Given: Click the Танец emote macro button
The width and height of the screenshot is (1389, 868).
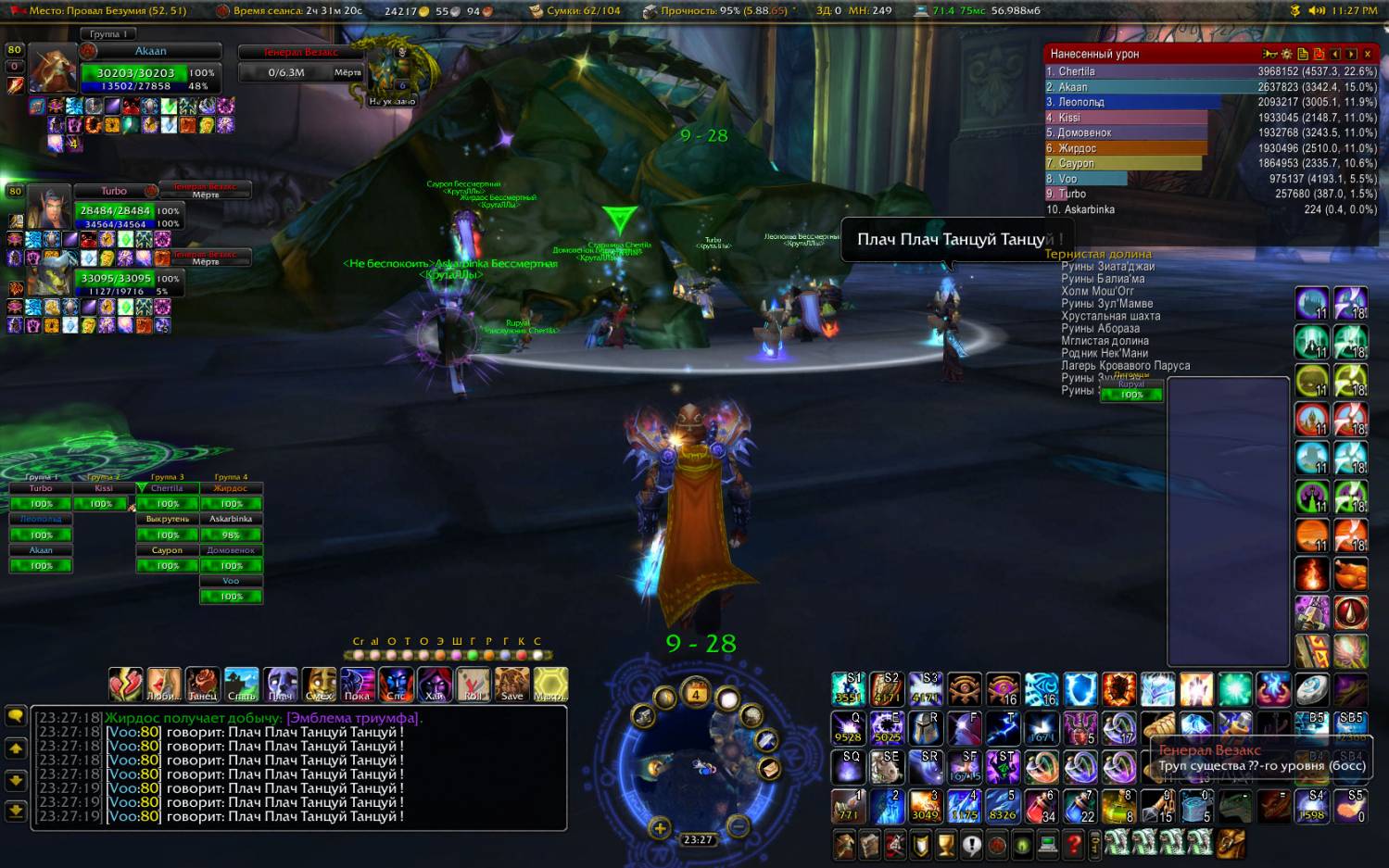Looking at the screenshot, I should coord(202,684).
